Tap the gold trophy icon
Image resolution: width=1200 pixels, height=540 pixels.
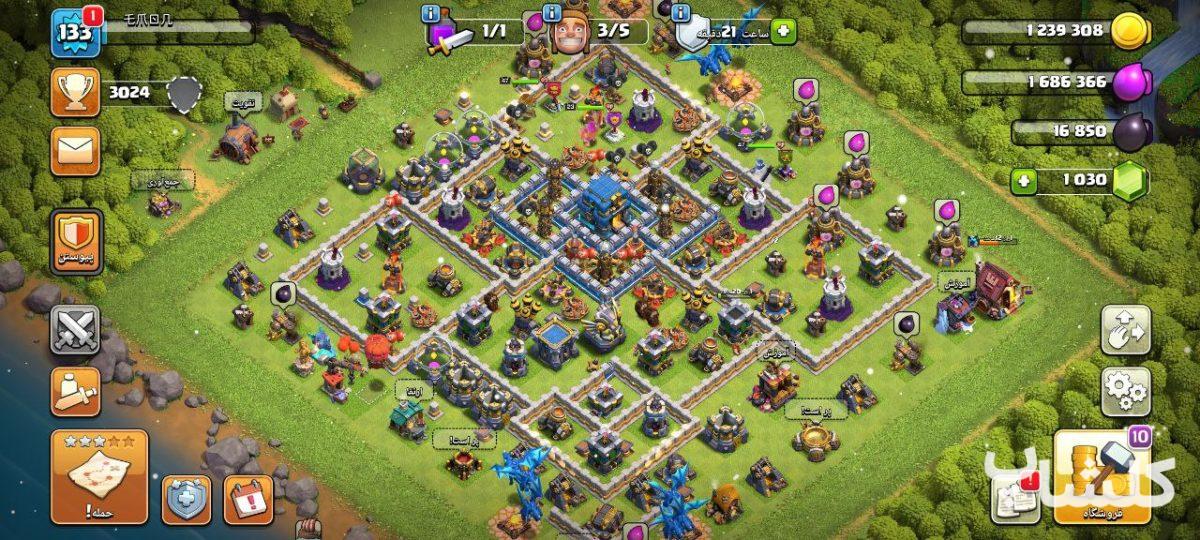[75, 93]
